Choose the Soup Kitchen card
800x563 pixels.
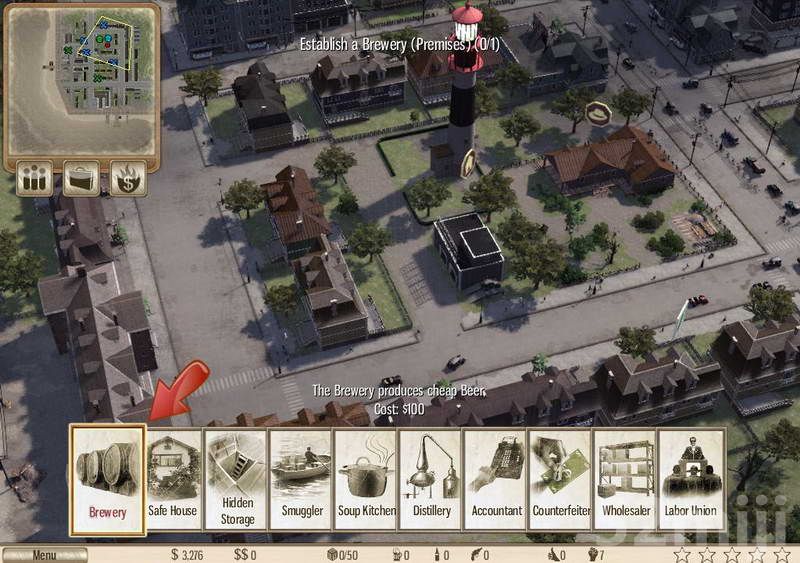click(x=366, y=478)
